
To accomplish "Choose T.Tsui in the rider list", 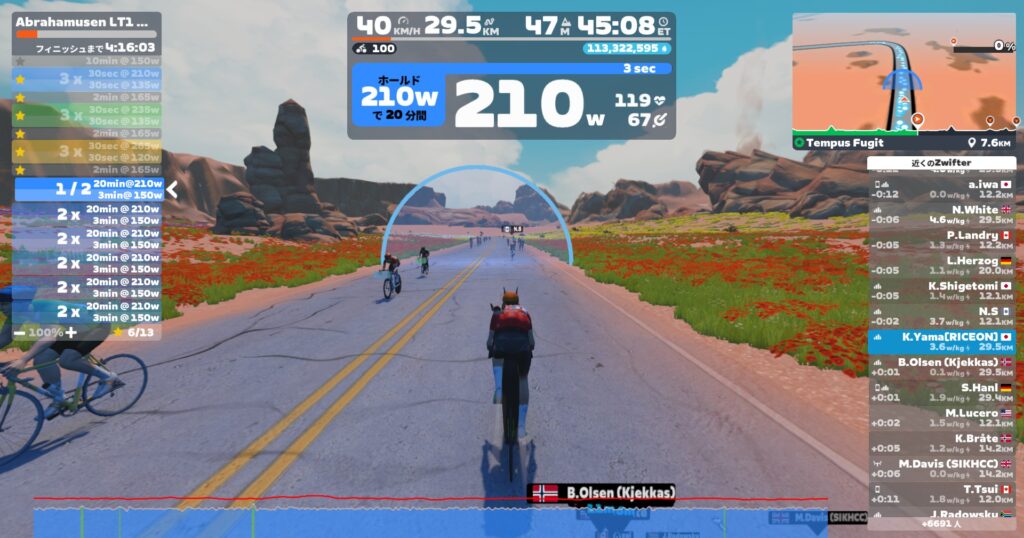I will coord(942,493).
